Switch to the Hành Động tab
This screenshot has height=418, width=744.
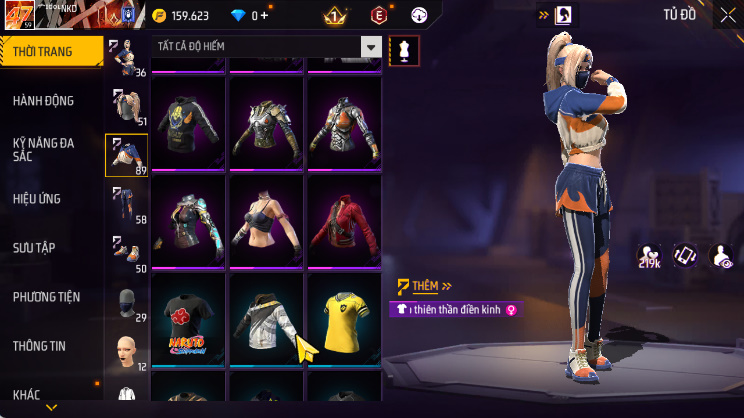[45, 101]
